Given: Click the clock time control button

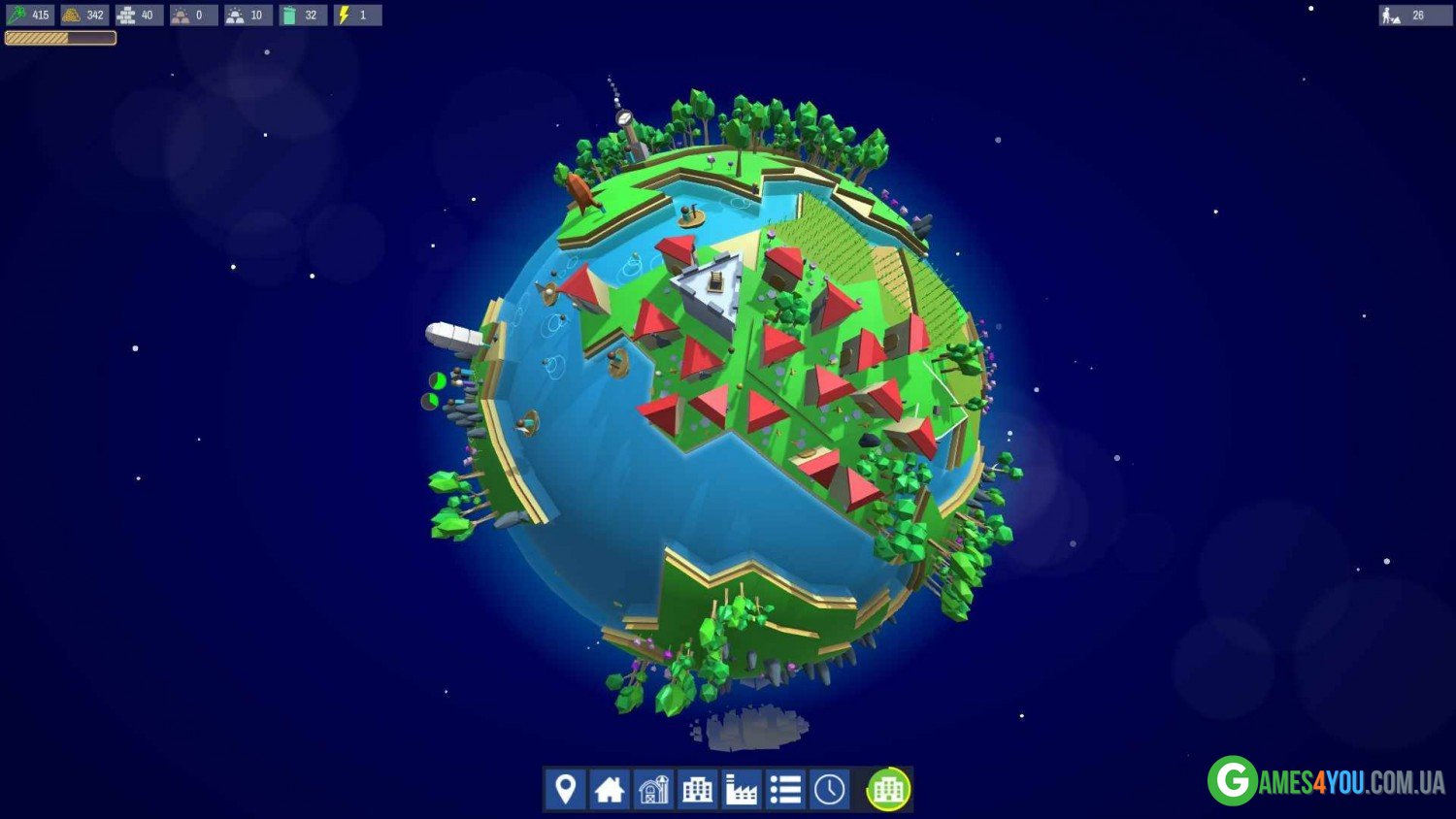Looking at the screenshot, I should (829, 789).
